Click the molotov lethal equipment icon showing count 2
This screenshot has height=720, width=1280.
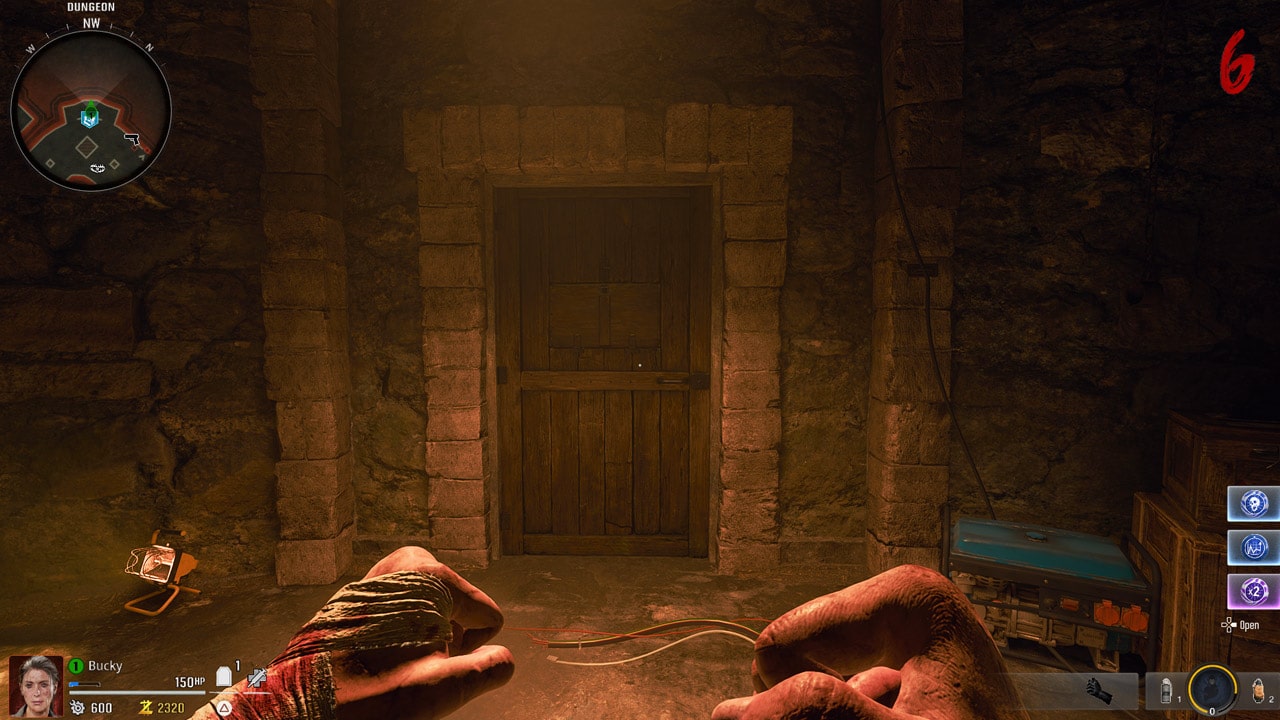click(1258, 690)
